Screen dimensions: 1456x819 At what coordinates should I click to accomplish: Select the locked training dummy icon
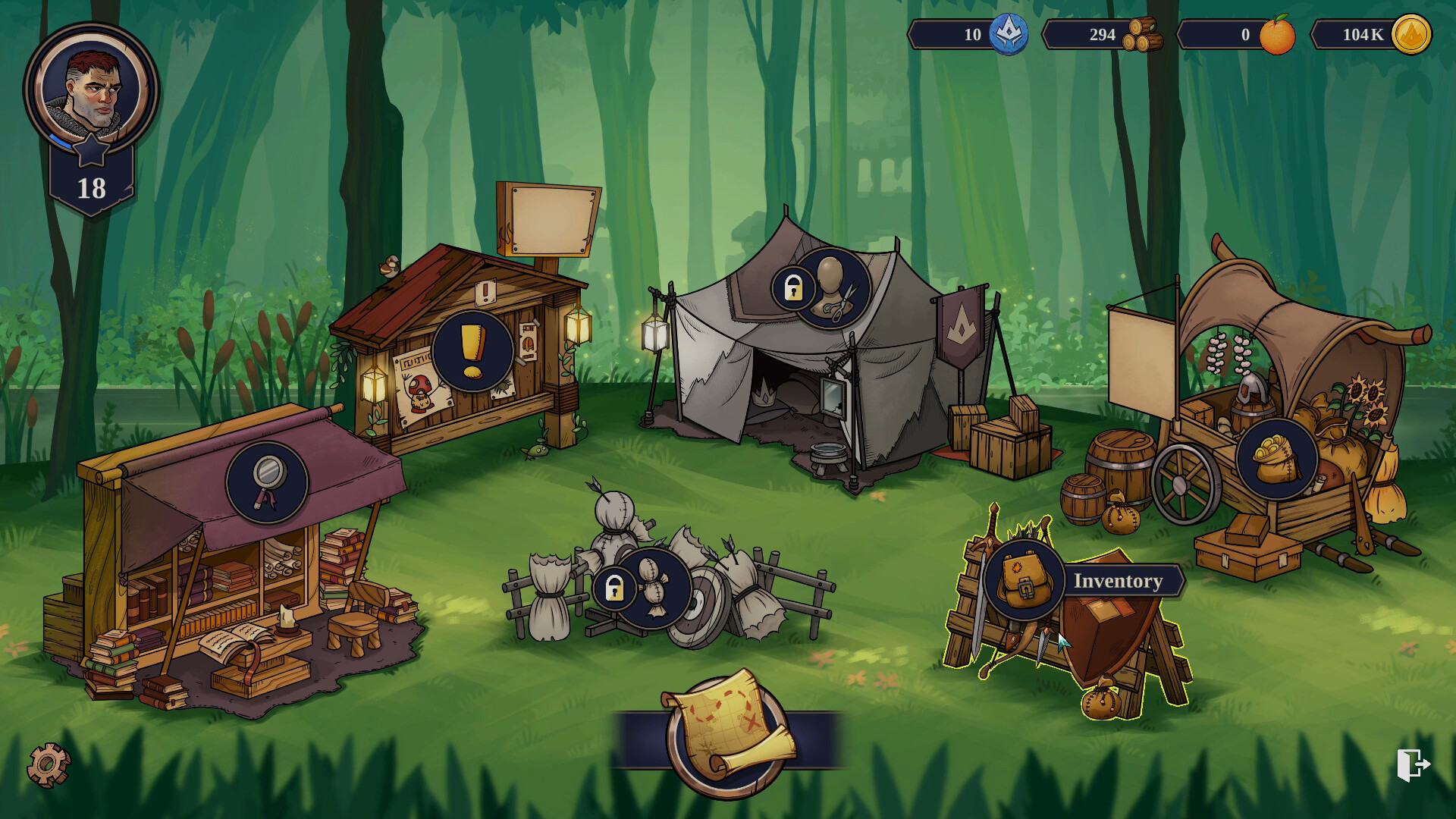tap(653, 588)
